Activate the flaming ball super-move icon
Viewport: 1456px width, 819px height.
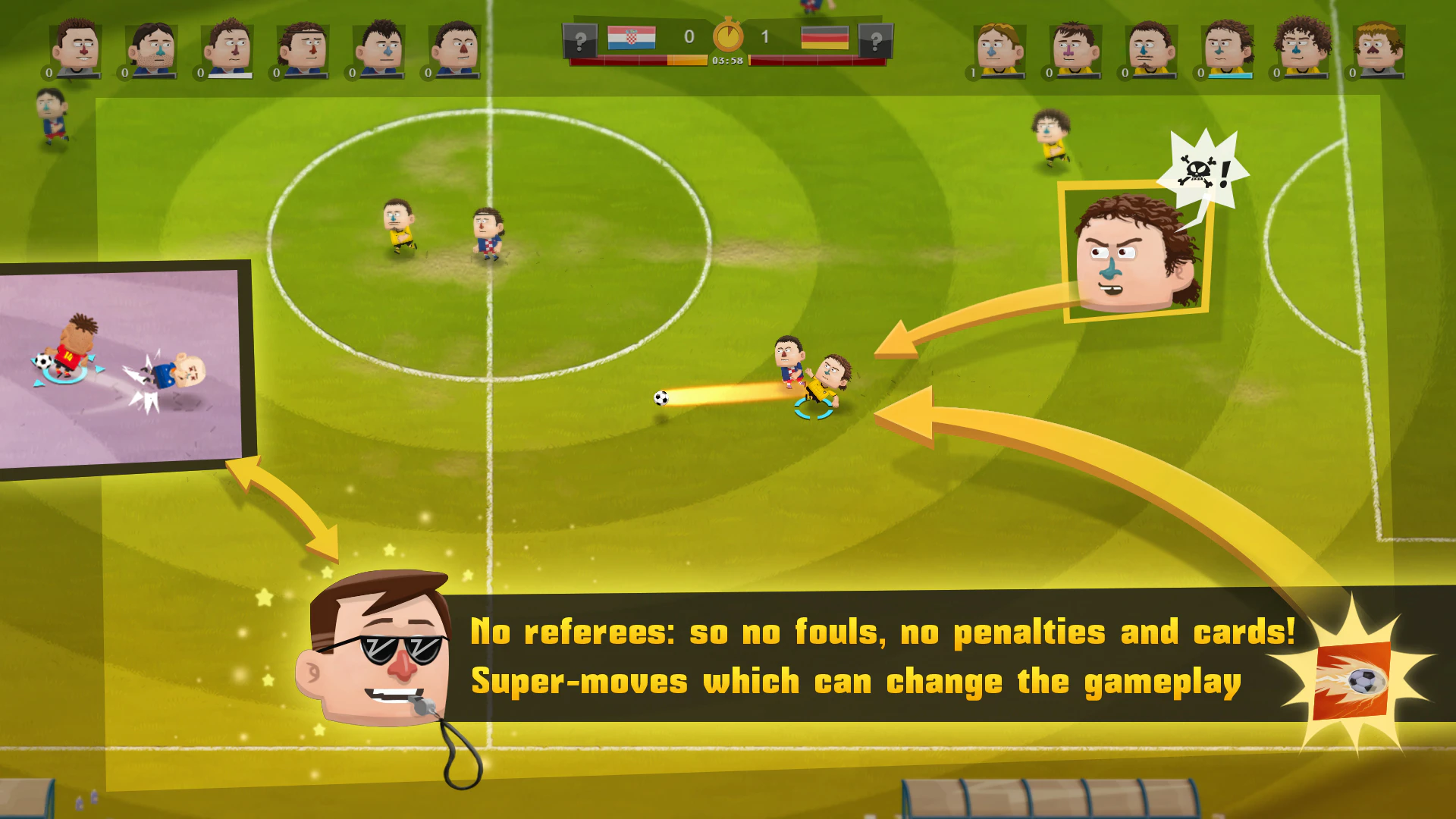tap(1352, 681)
